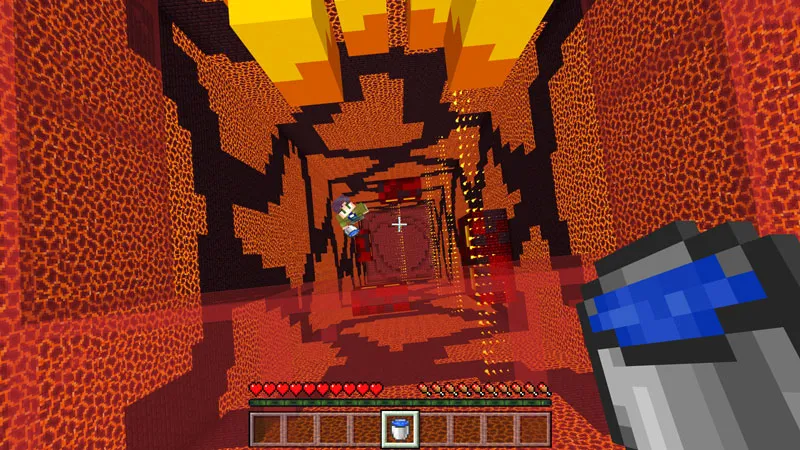The width and height of the screenshot is (800, 450).
Task: Select the water bucket hotbar slot
Action: (399, 428)
